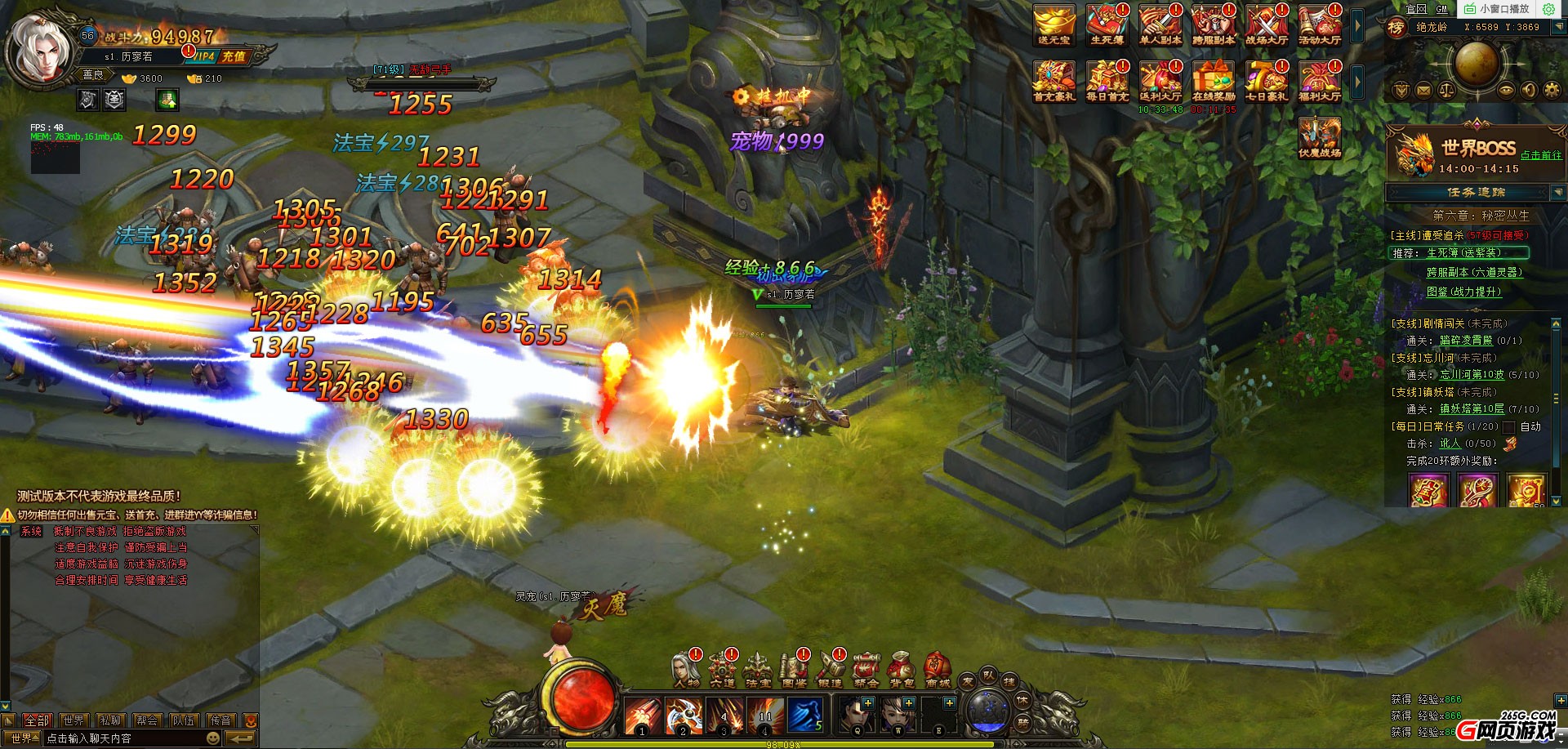
Task: Click the 世界BOSS 点击前往 link
Action: tap(1540, 155)
